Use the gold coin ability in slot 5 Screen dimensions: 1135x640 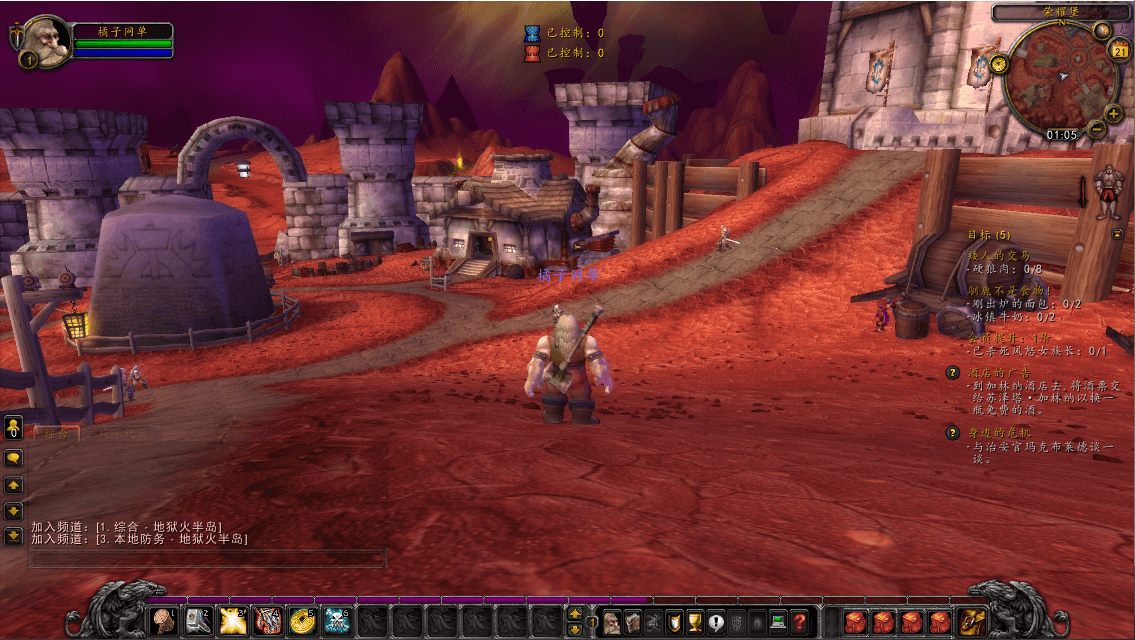click(x=301, y=621)
